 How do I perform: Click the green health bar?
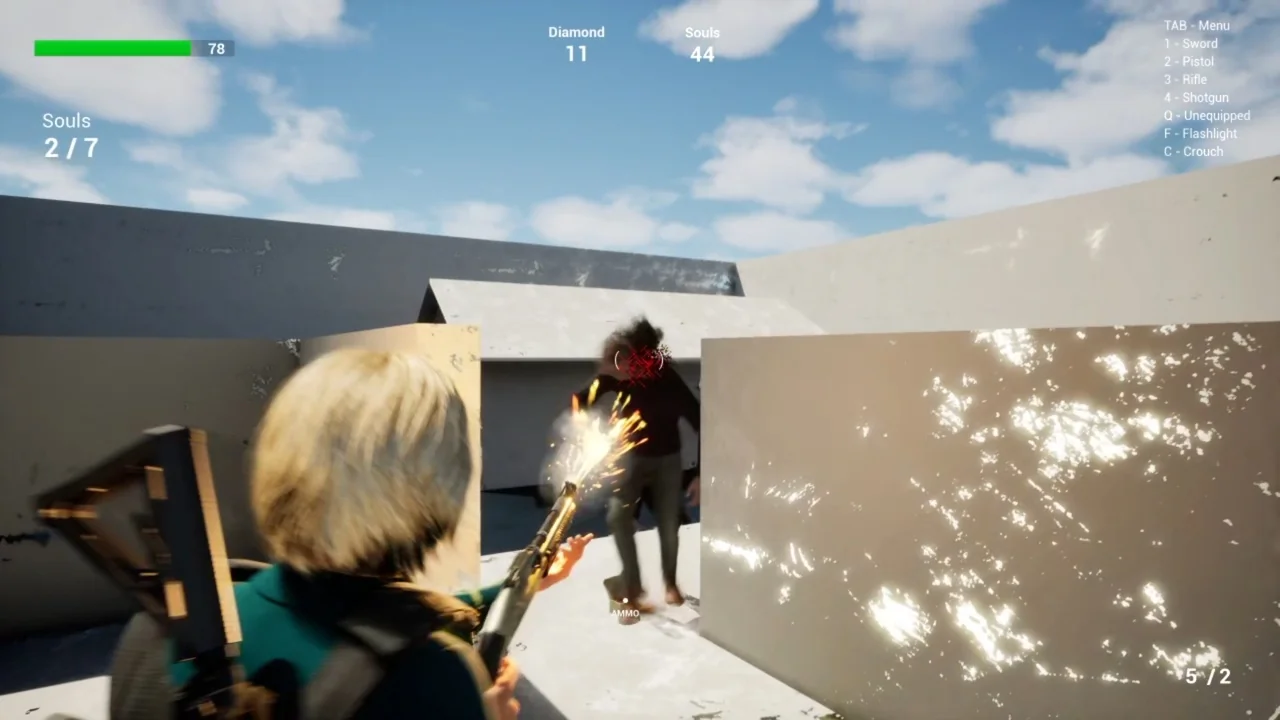(x=111, y=48)
